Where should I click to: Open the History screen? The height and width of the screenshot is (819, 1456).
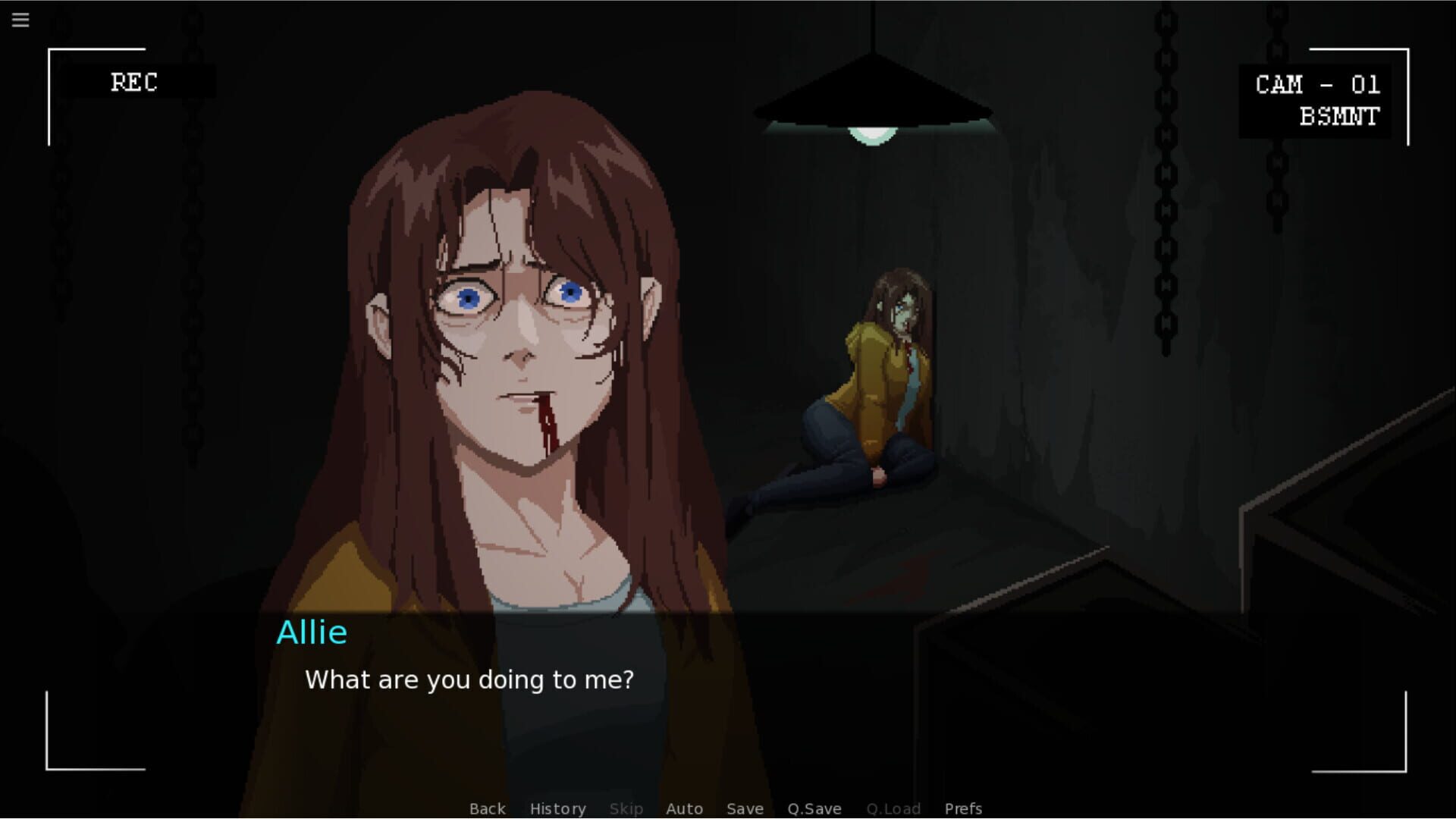pyautogui.click(x=557, y=808)
